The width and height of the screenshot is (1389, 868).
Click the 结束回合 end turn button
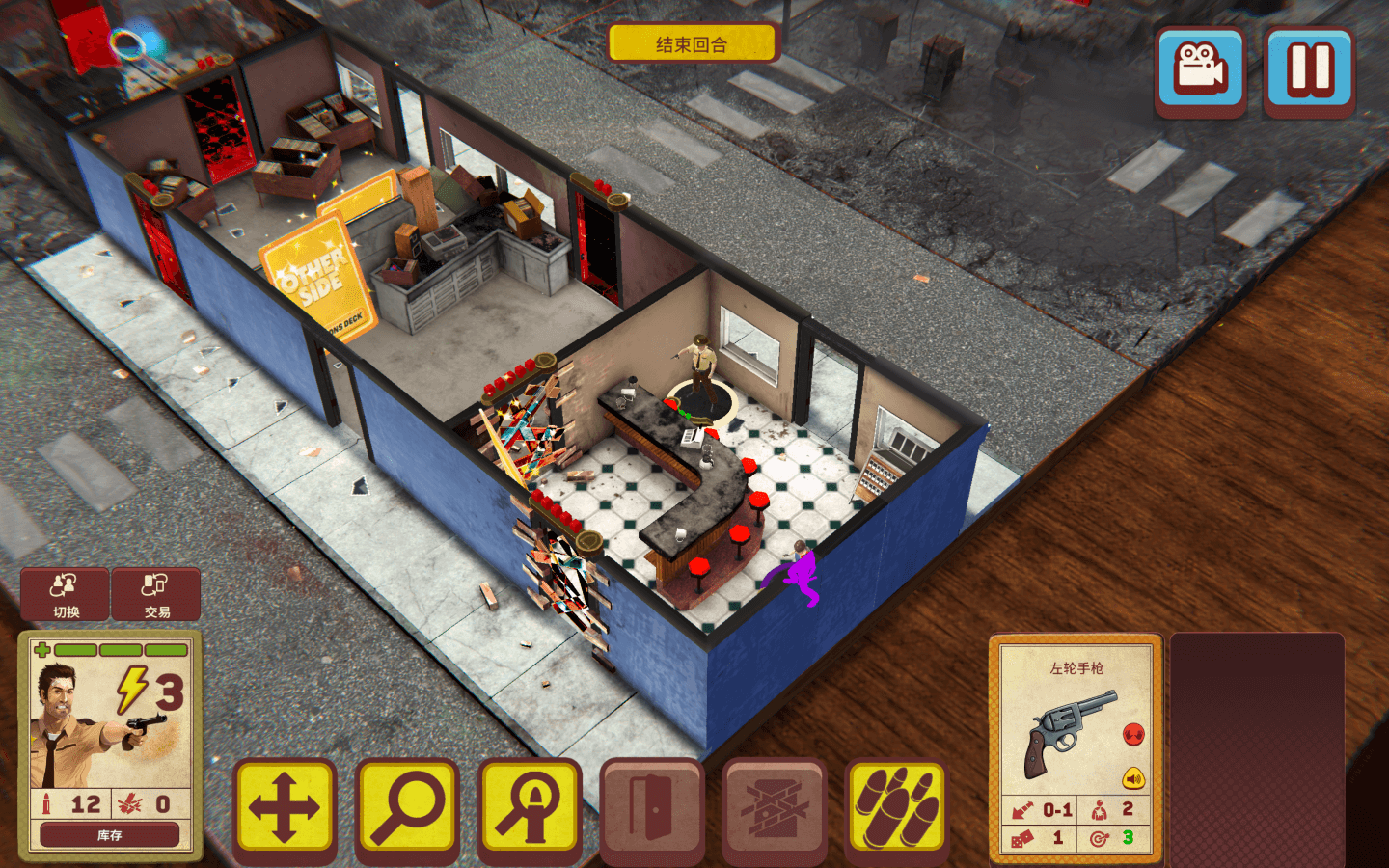692,43
